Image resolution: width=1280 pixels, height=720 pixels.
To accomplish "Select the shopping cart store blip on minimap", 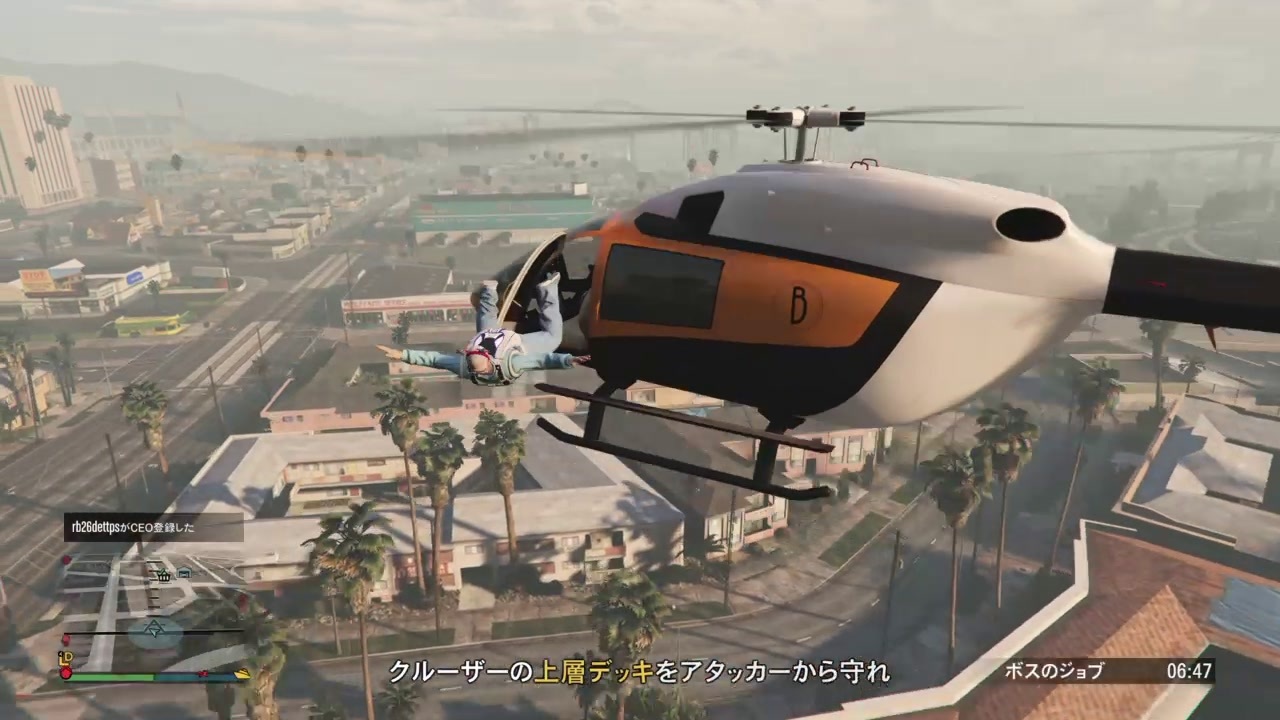I will coord(164,576).
